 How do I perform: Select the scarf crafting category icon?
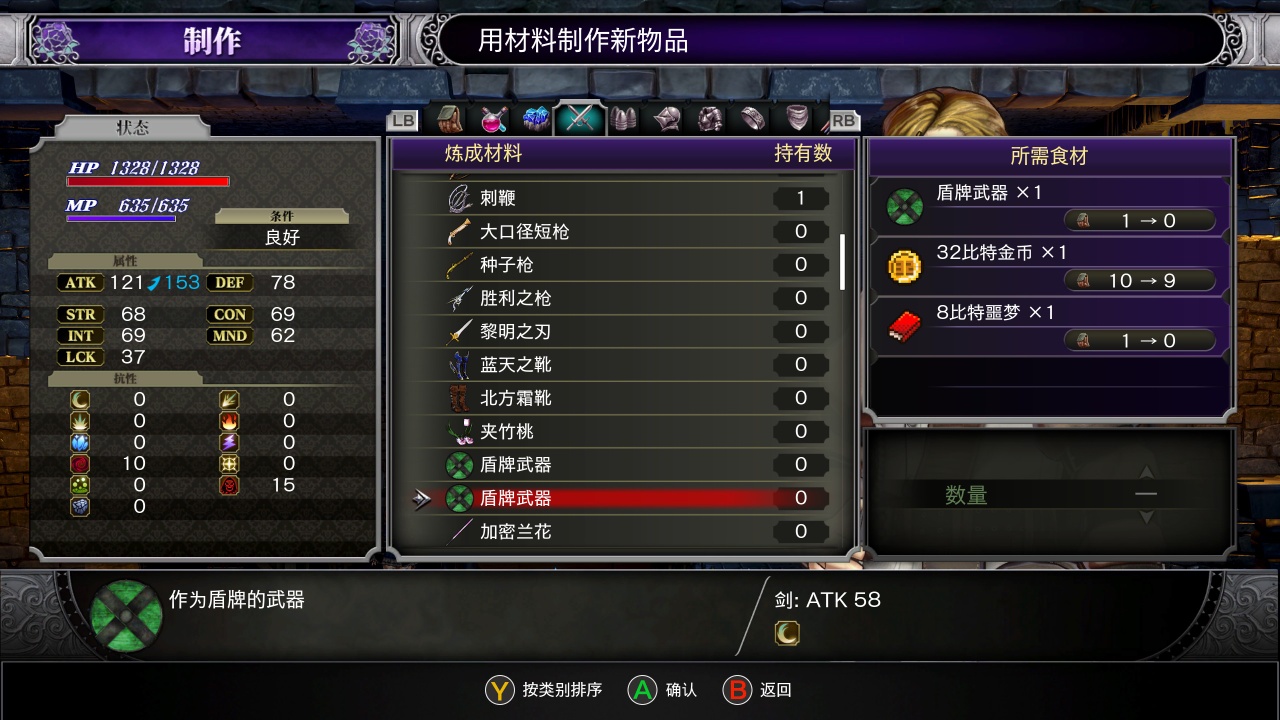(796, 120)
